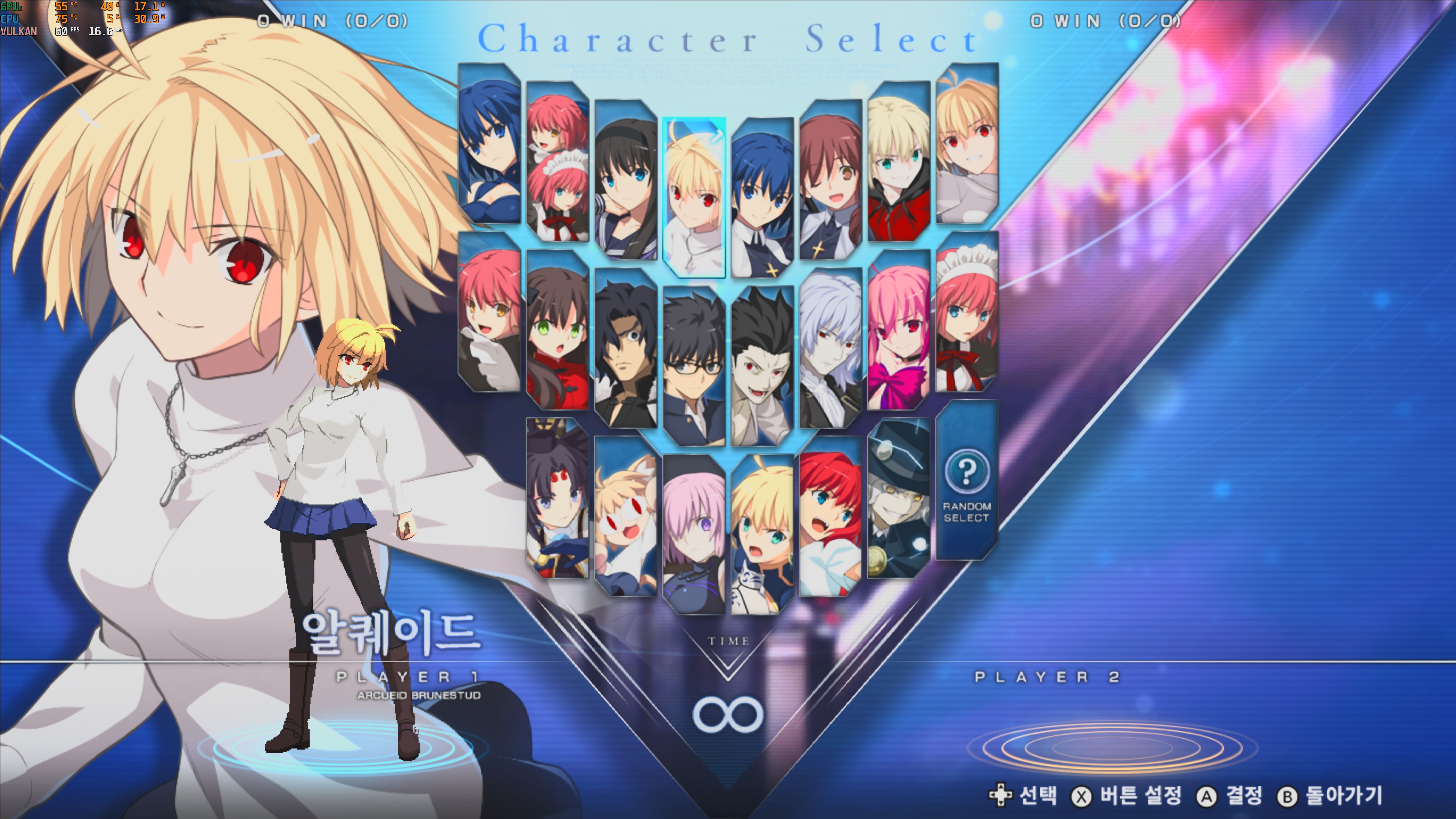Choose Ciel in the nun habit
The image size is (1456, 819).
(762, 198)
